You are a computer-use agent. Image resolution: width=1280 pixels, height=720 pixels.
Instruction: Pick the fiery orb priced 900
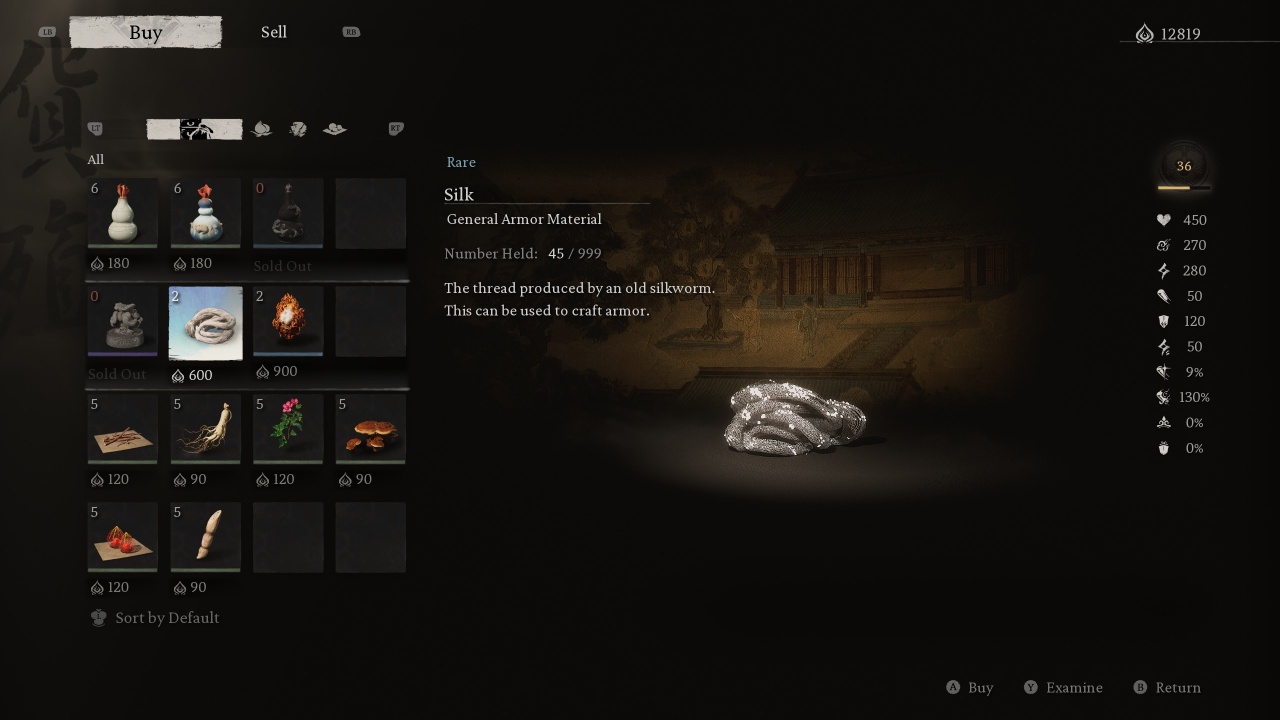(288, 321)
